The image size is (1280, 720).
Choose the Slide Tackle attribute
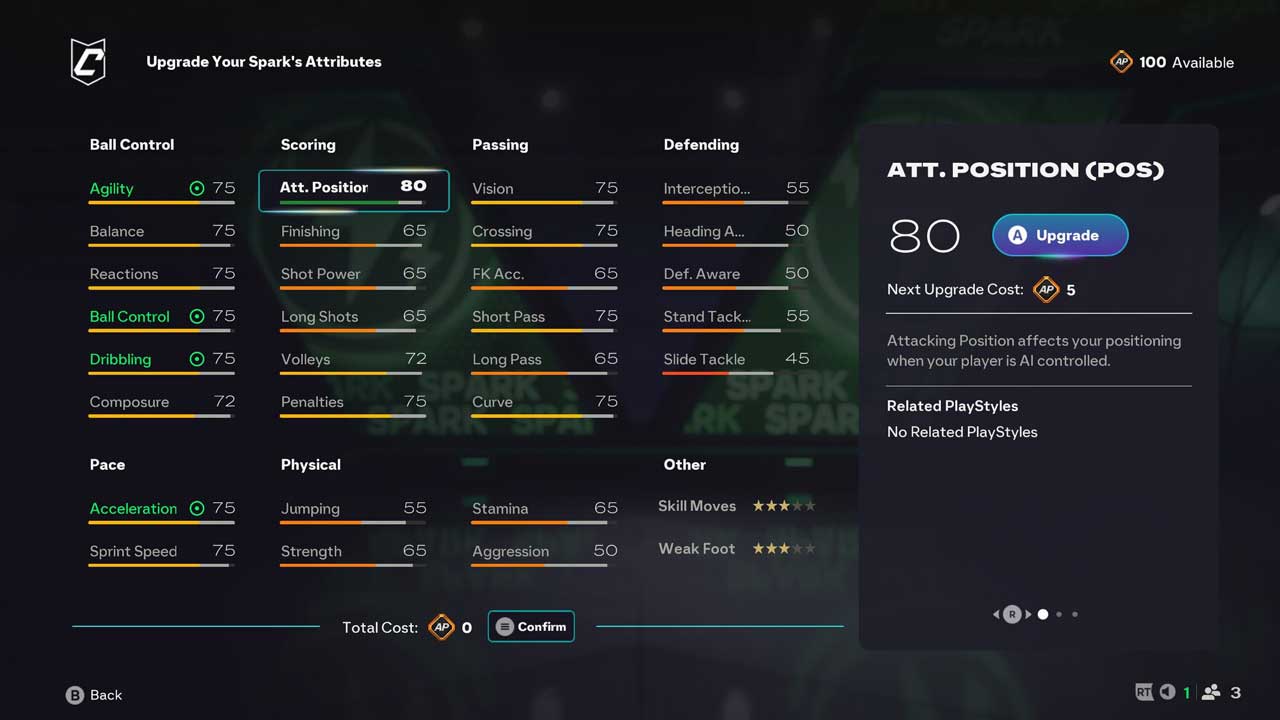coord(736,360)
